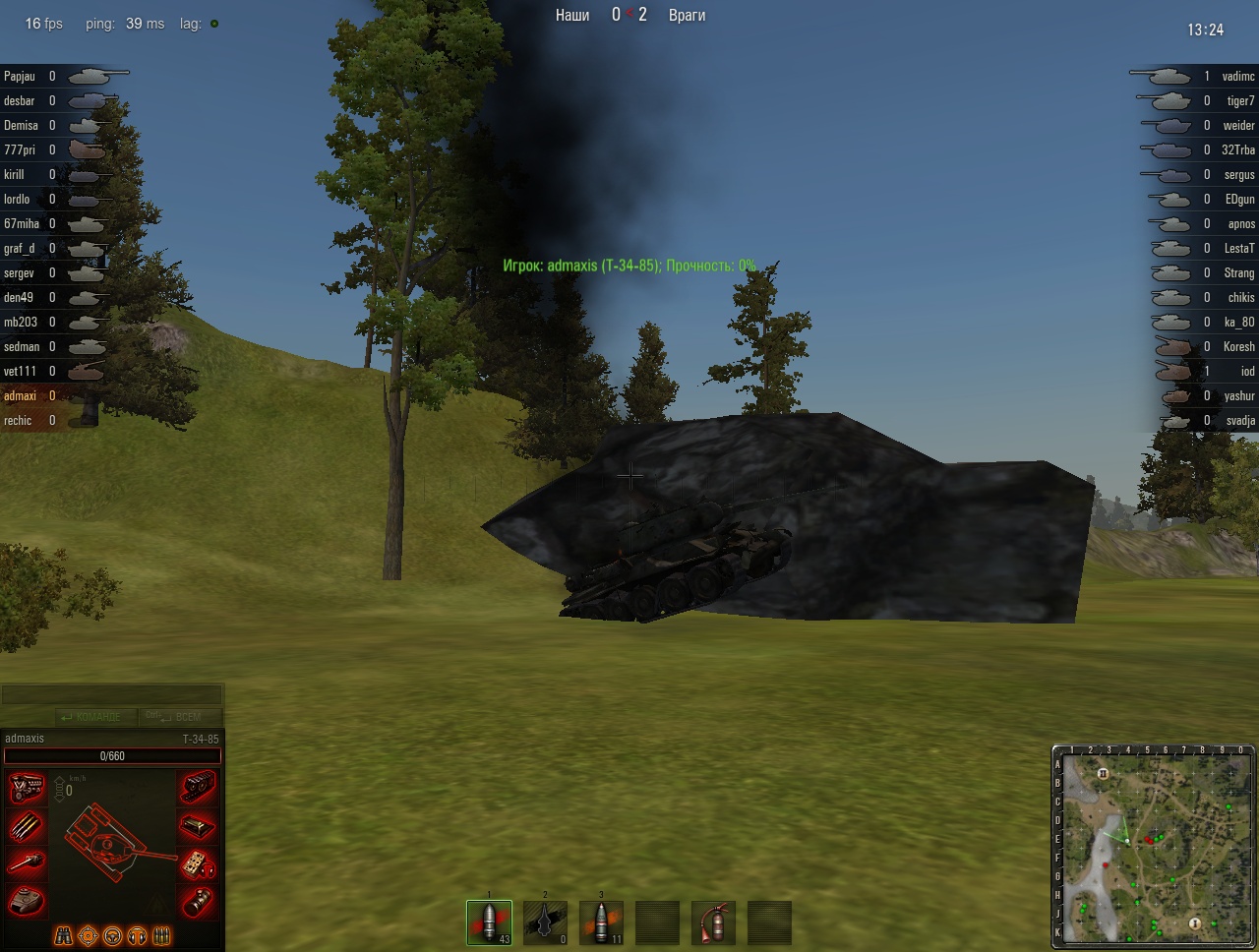Image resolution: width=1259 pixels, height=952 pixels.
Task: Choose the depleted second shell slot
Action: pos(545,922)
